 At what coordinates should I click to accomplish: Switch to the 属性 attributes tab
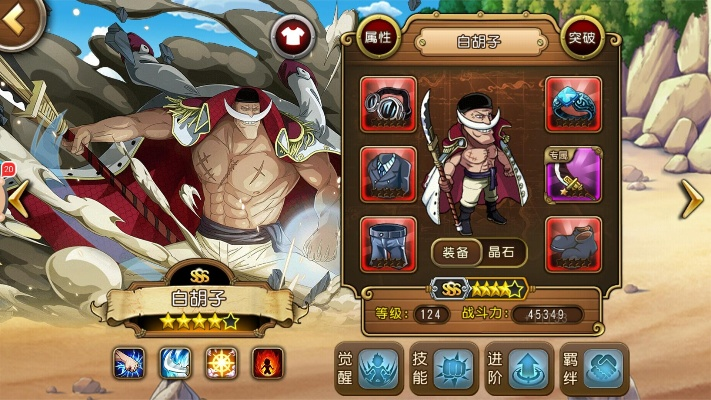[379, 38]
